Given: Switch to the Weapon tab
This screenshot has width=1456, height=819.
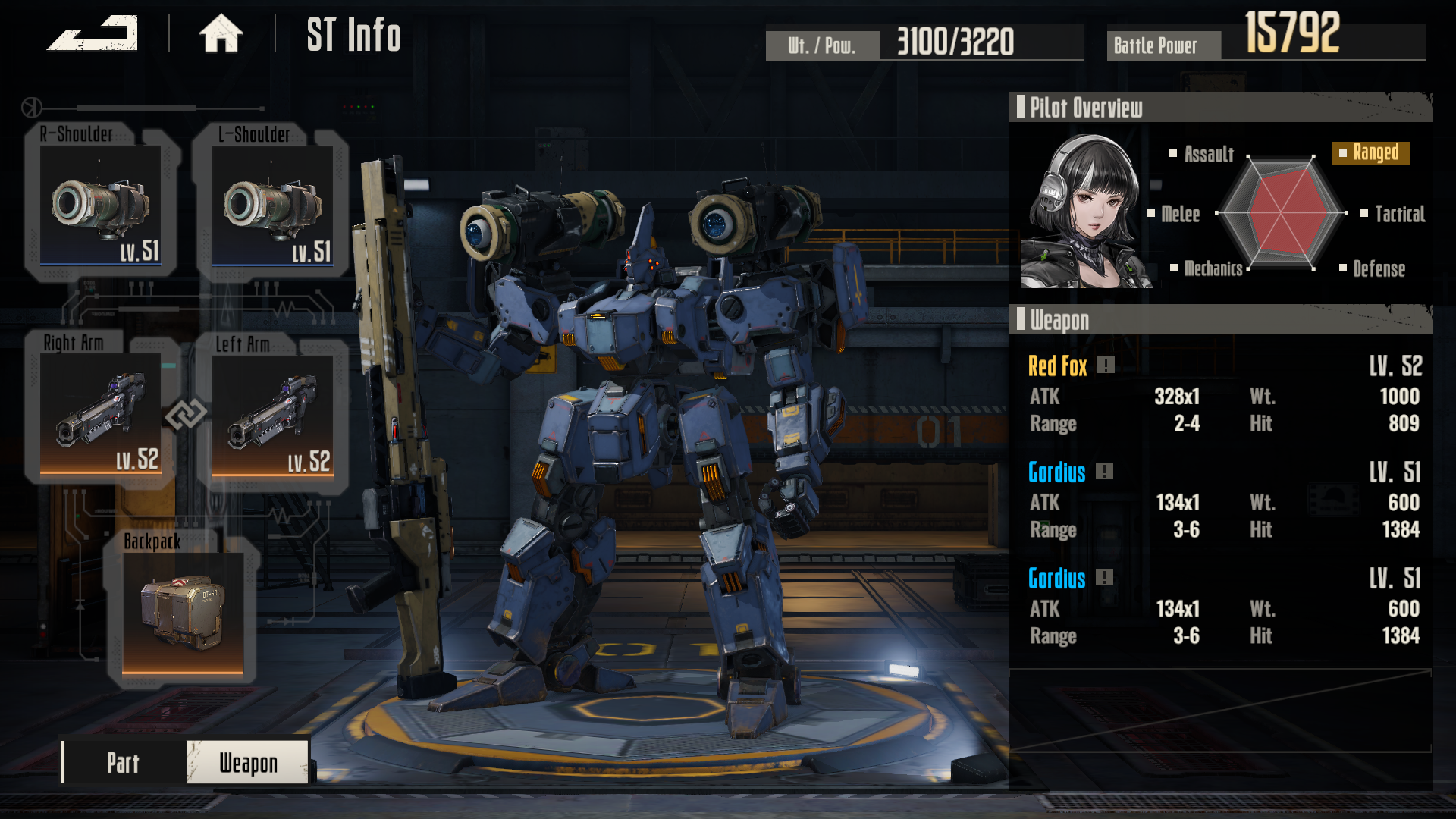Looking at the screenshot, I should pyautogui.click(x=248, y=762).
